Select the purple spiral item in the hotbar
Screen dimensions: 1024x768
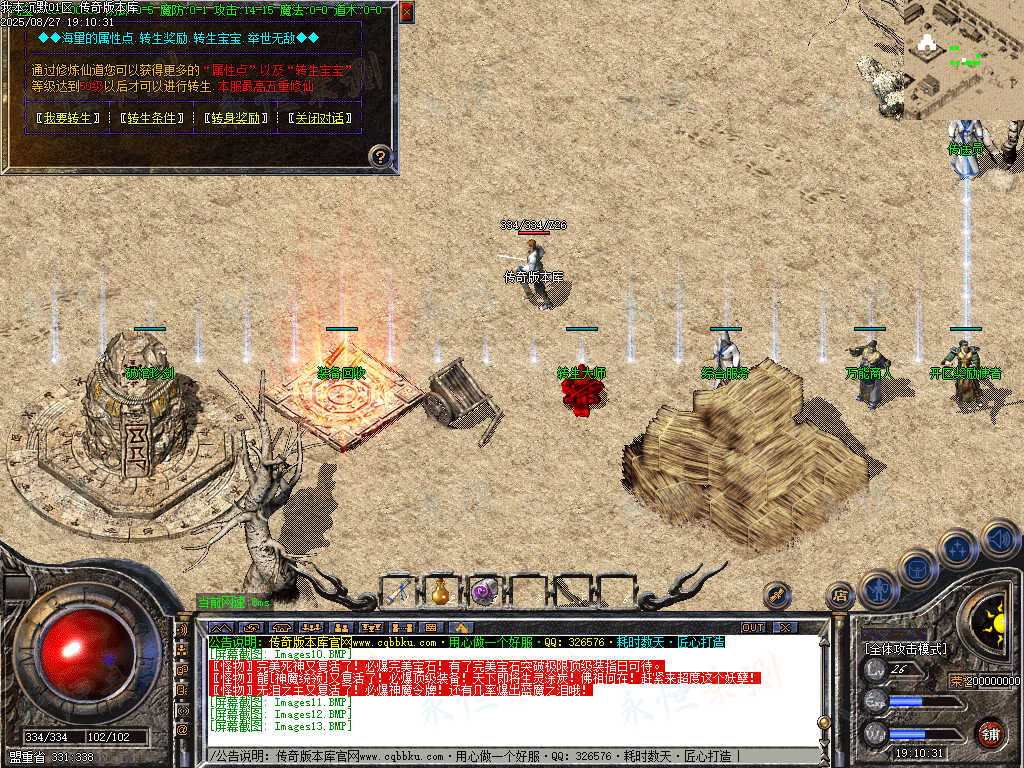click(485, 591)
